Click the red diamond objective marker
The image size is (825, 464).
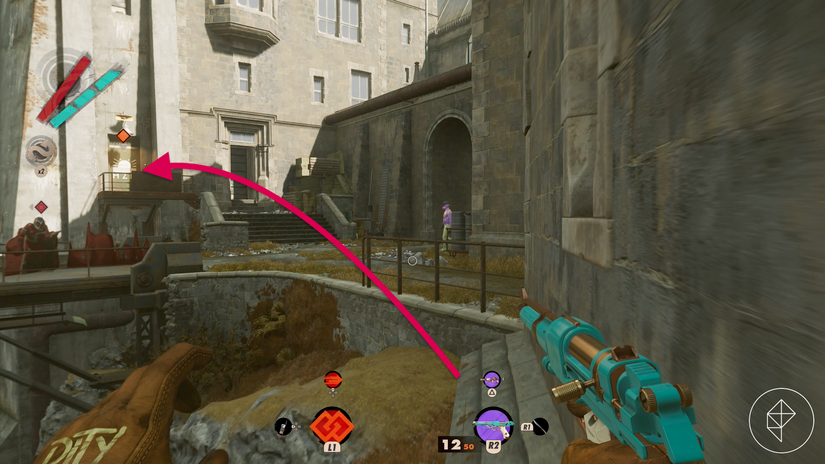click(x=41, y=207)
